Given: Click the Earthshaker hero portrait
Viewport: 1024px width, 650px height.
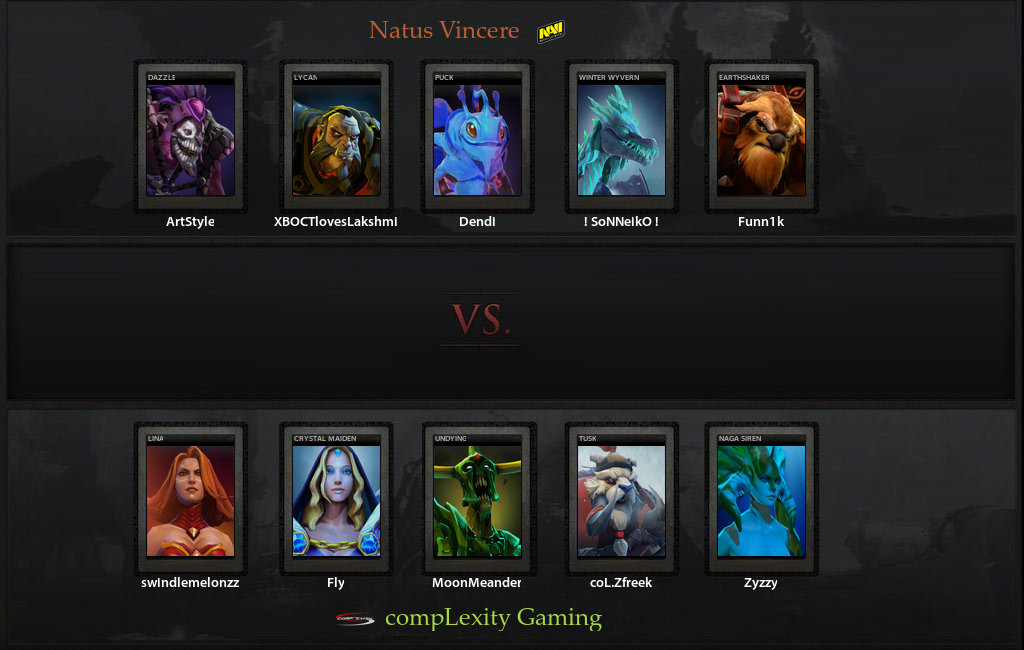Looking at the screenshot, I should point(761,138).
